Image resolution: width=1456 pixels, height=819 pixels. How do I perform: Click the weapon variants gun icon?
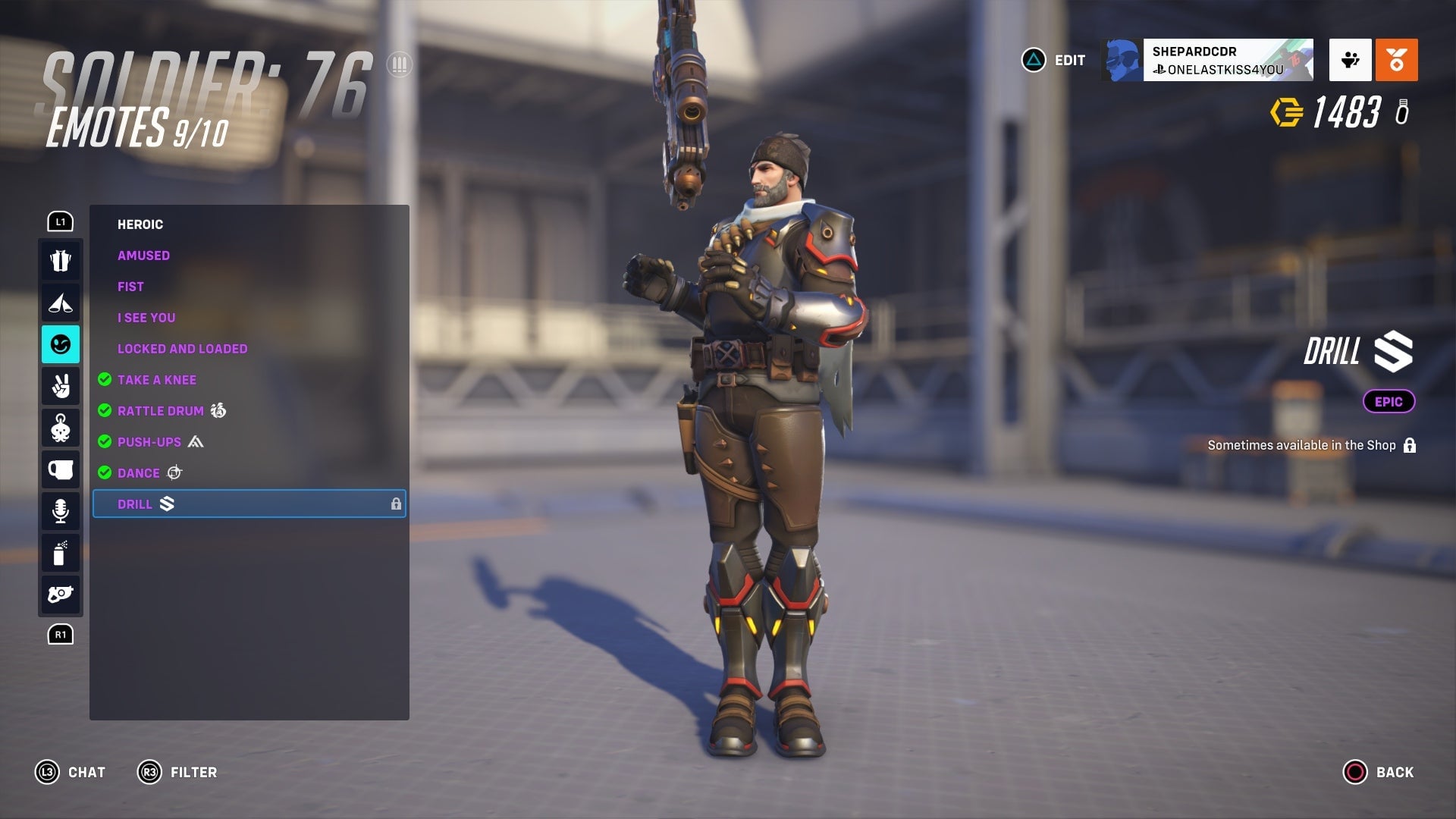click(x=61, y=595)
